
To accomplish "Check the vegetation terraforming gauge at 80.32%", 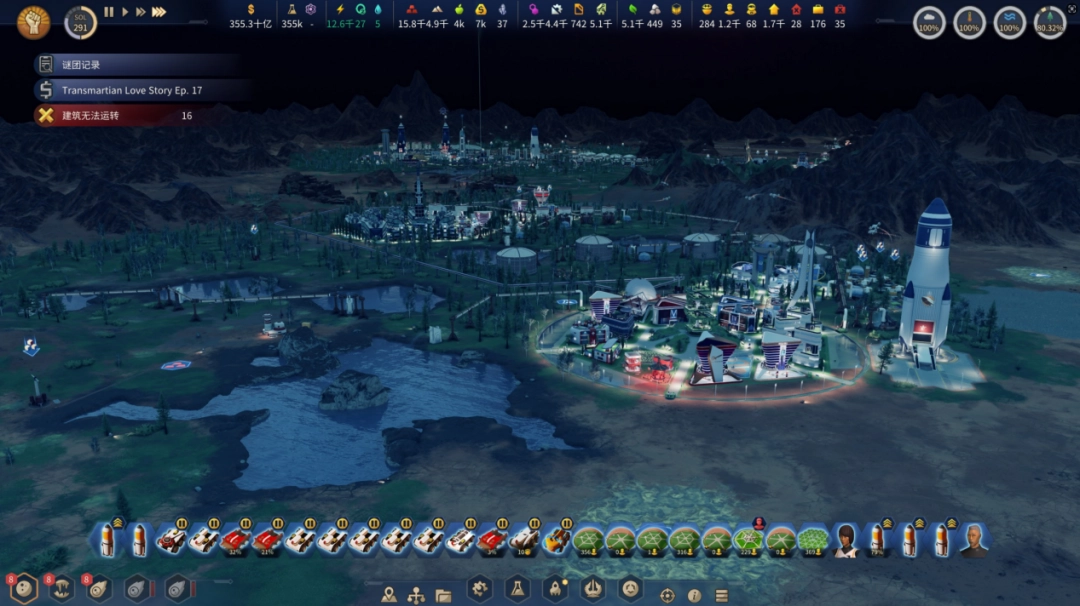I will (x=1049, y=22).
